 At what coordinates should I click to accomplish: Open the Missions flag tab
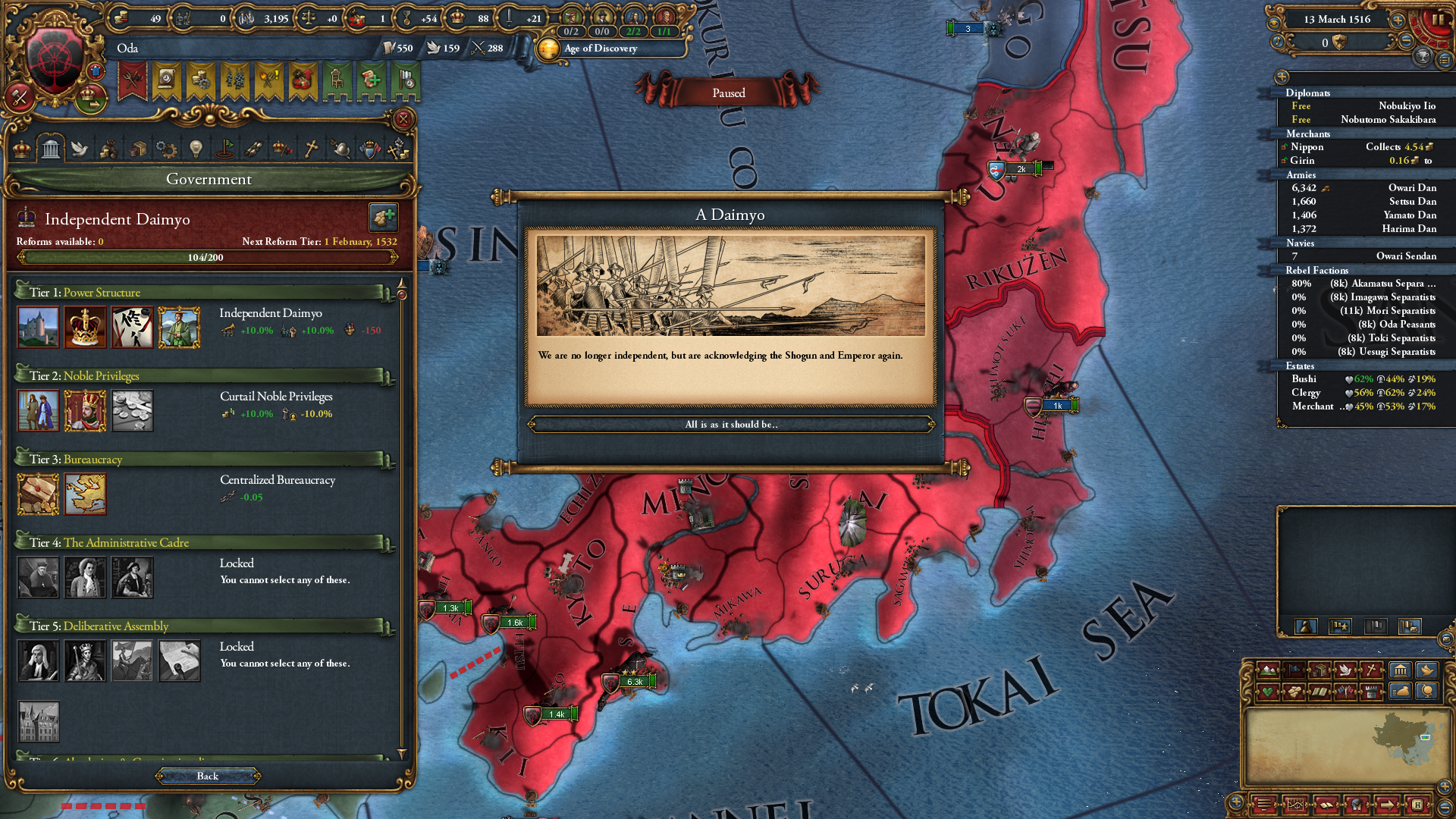[227, 148]
